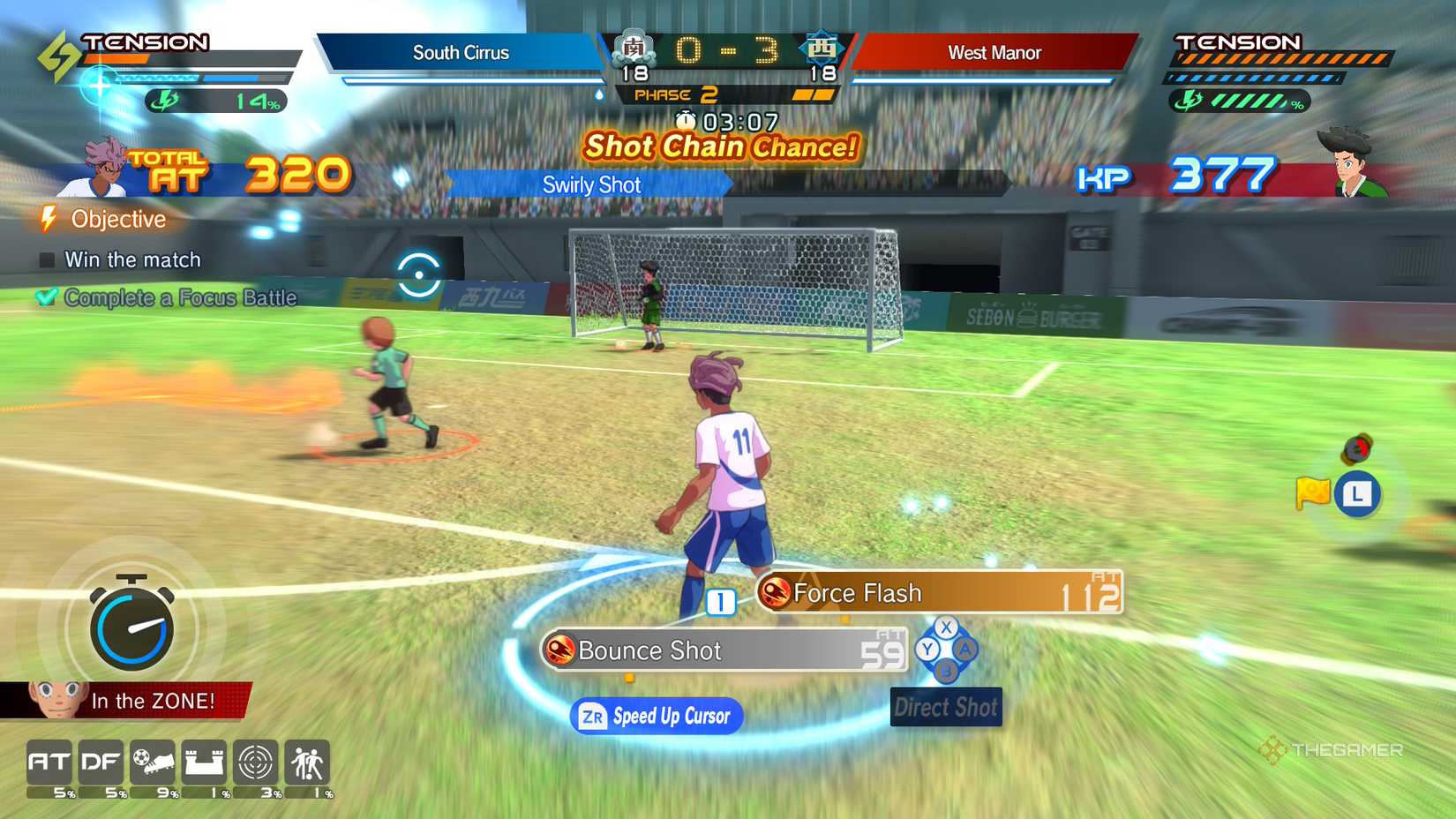
Task: Toggle the Complete a Focus Battle objective
Action: point(47,297)
